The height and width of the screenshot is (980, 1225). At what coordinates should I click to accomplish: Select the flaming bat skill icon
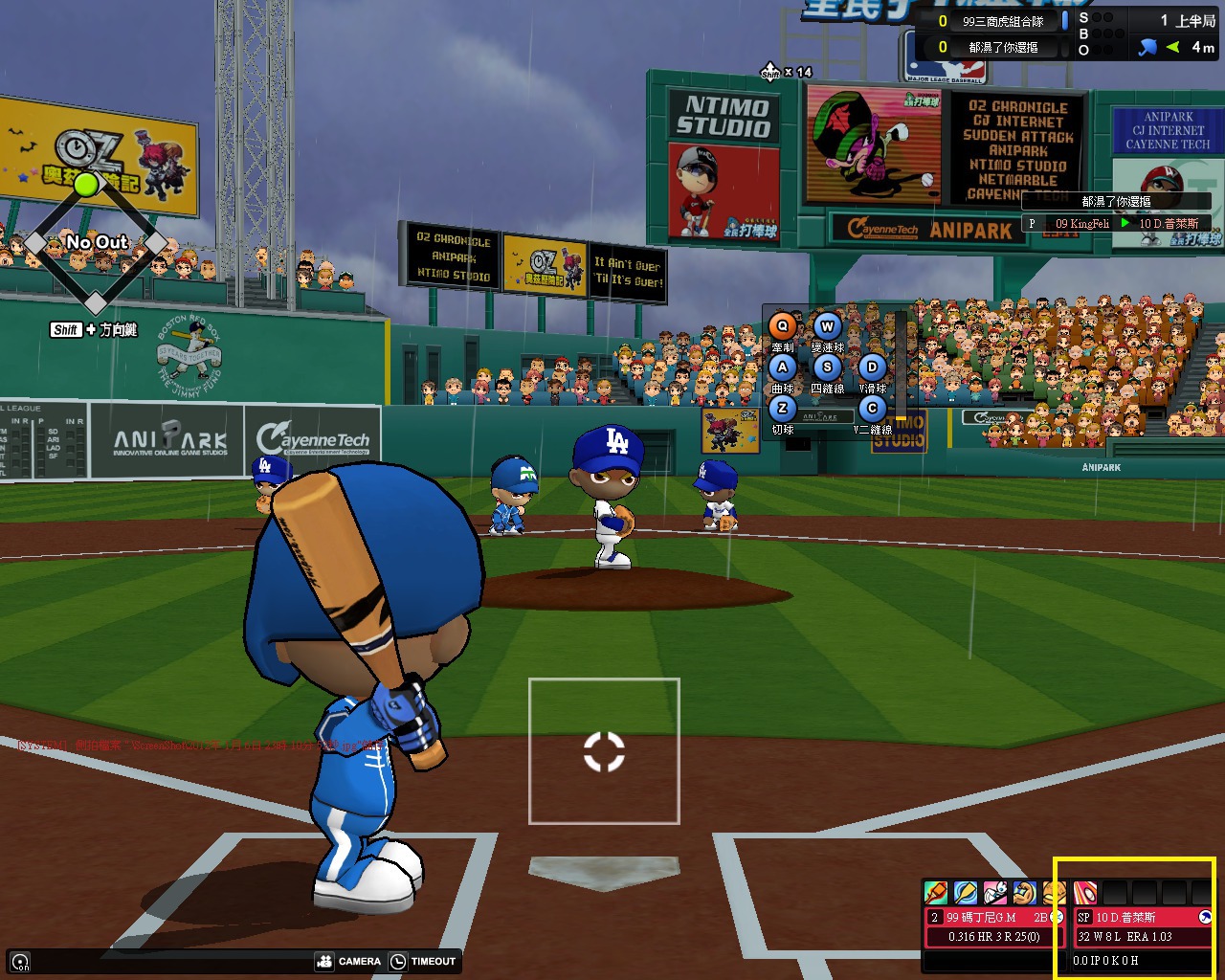pyautogui.click(x=935, y=893)
